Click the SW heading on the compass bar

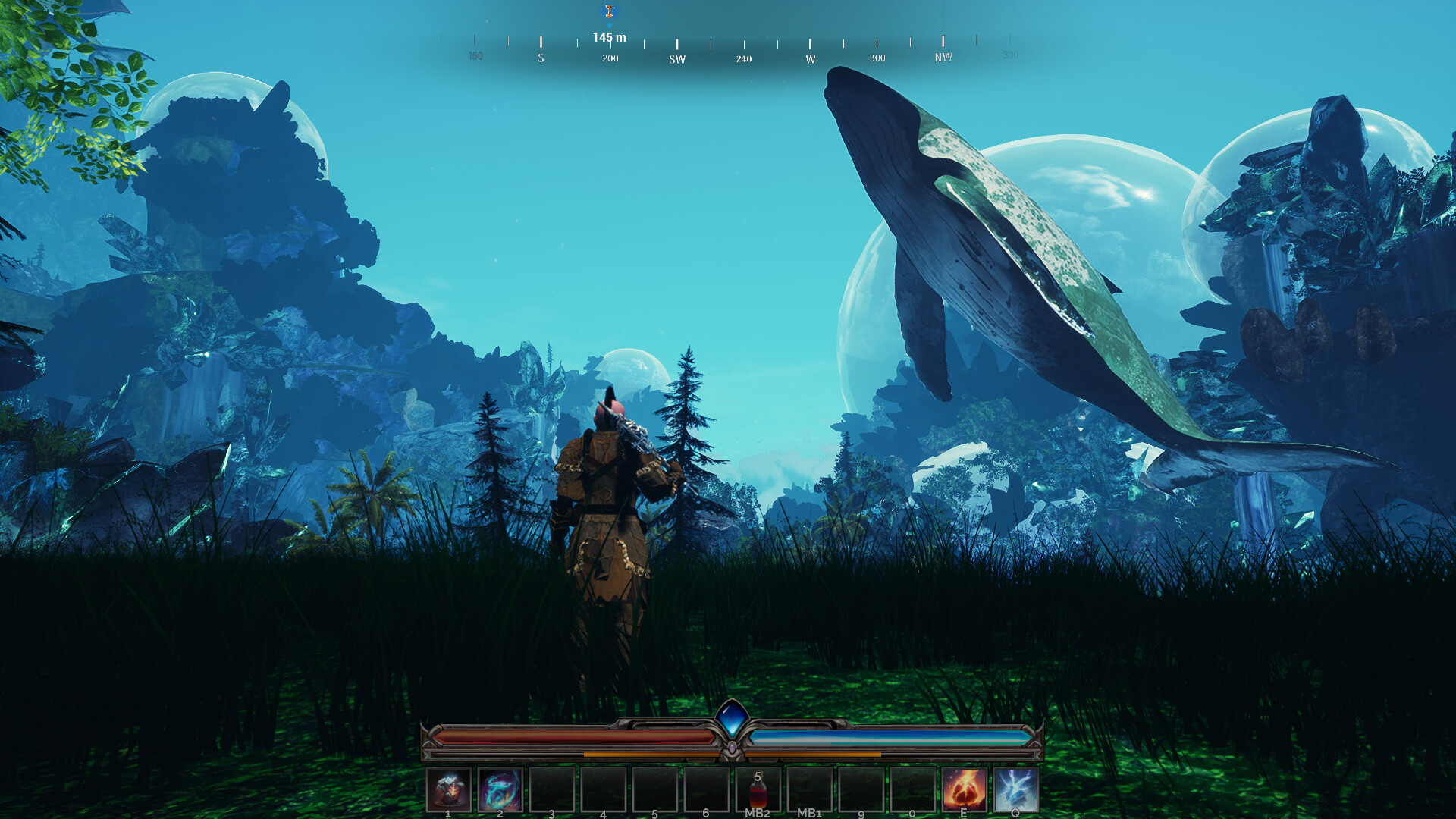[676, 58]
